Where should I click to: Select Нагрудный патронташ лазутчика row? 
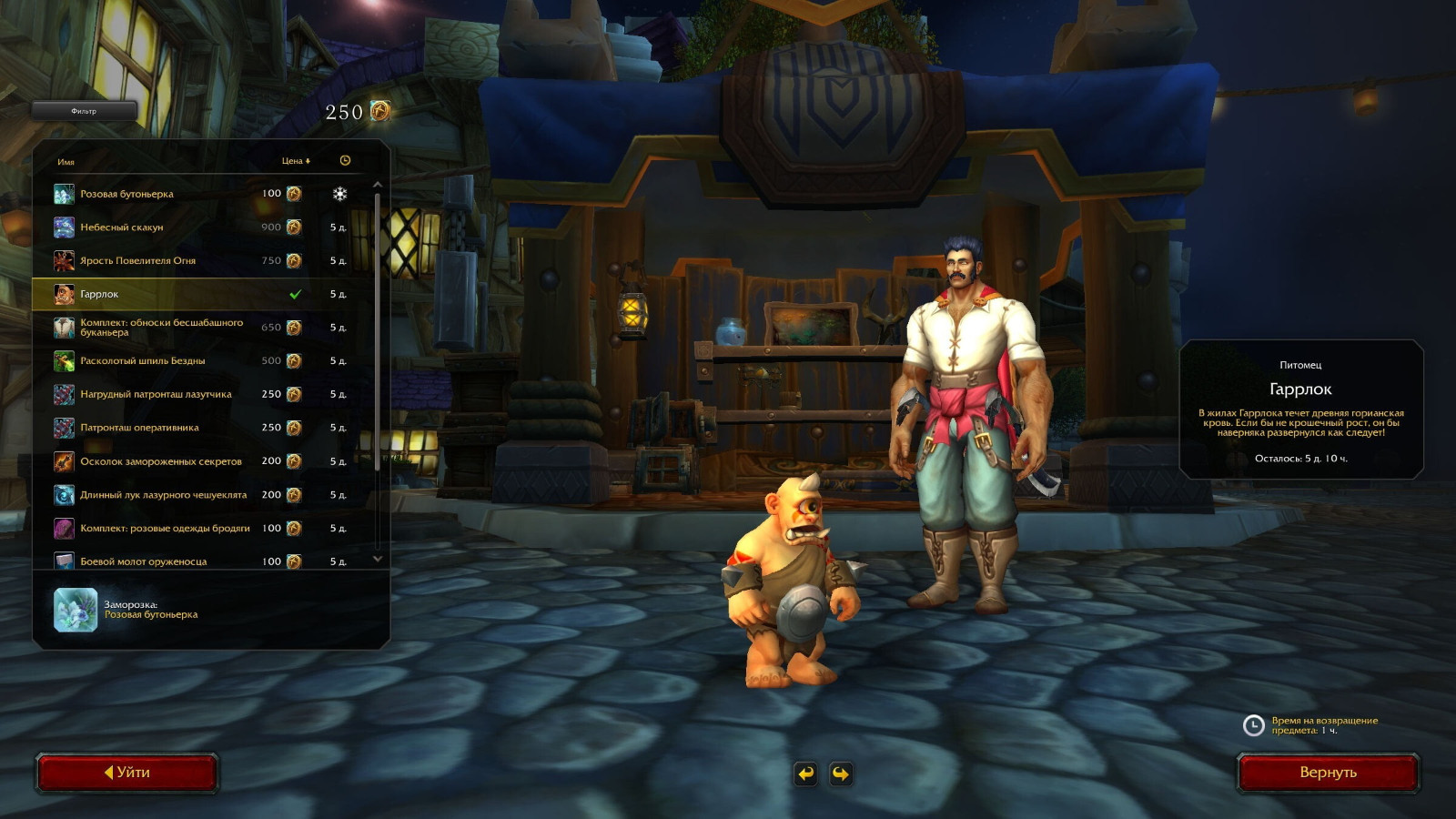tap(164, 395)
